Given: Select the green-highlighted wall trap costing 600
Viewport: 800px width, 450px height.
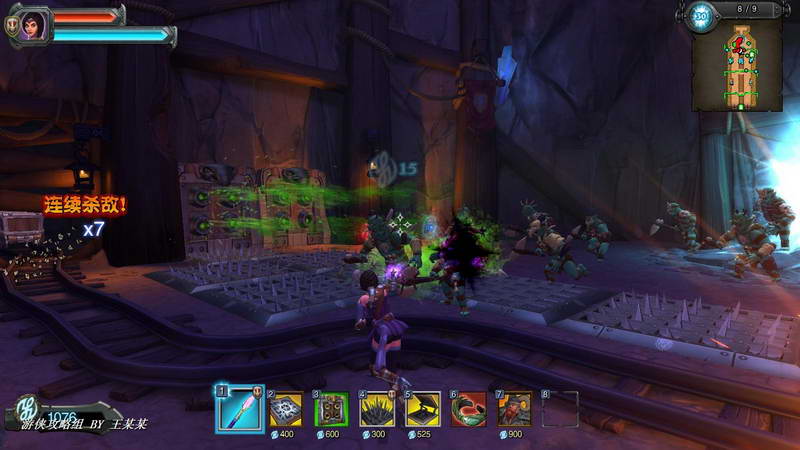Looking at the screenshot, I should point(332,409).
